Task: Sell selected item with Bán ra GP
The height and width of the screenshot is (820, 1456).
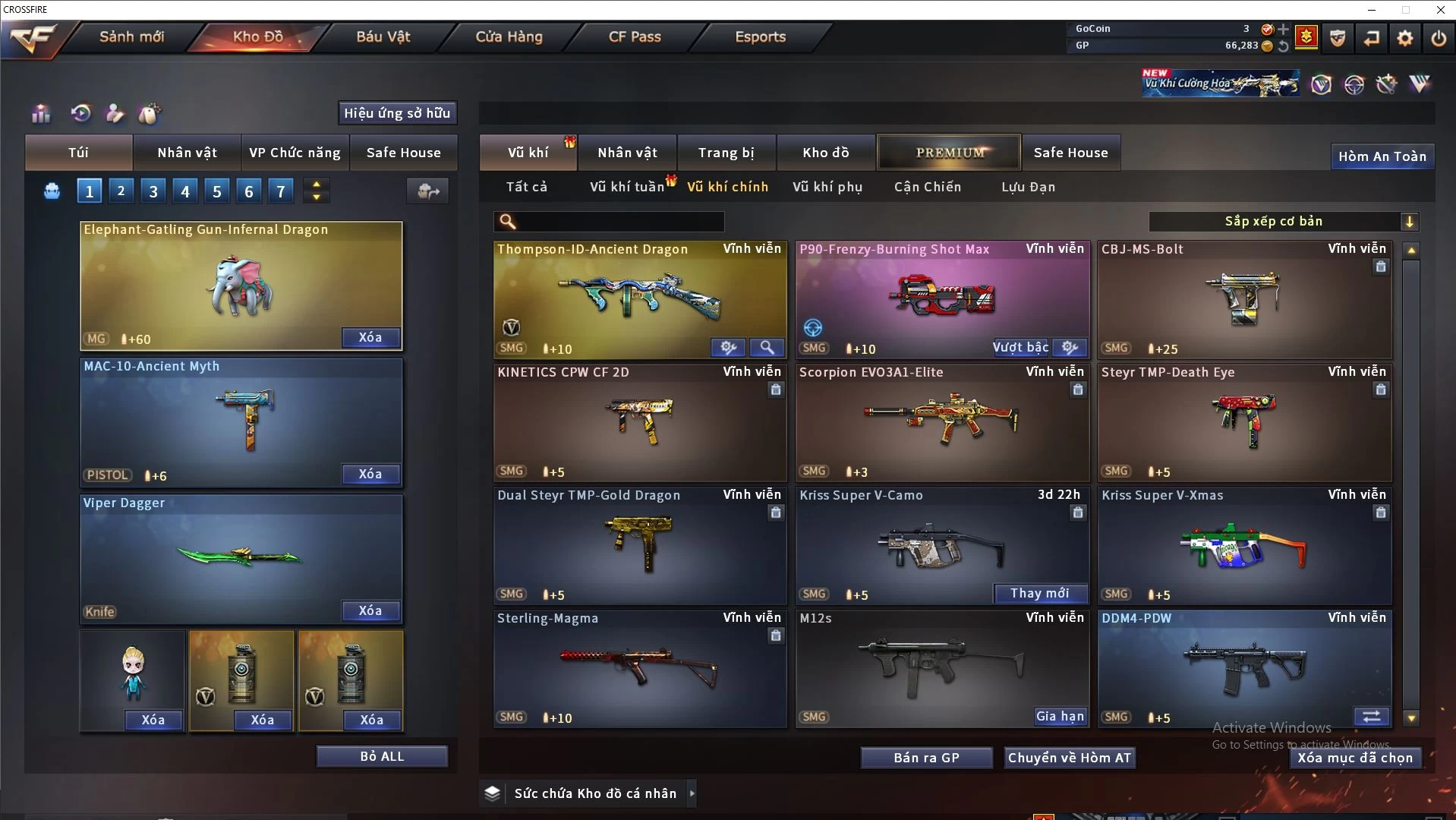Action: (926, 758)
